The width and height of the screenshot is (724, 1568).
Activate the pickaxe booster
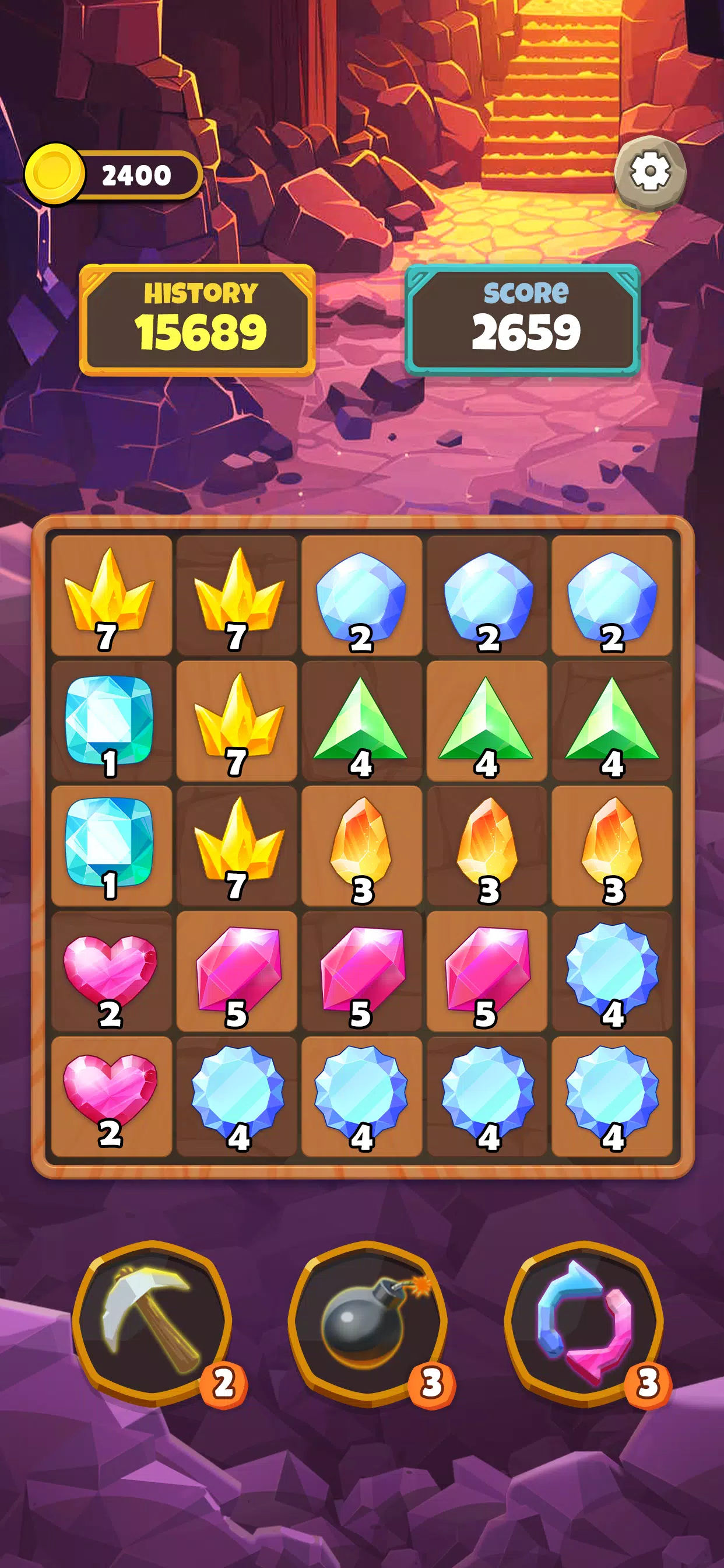pyautogui.click(x=152, y=1322)
